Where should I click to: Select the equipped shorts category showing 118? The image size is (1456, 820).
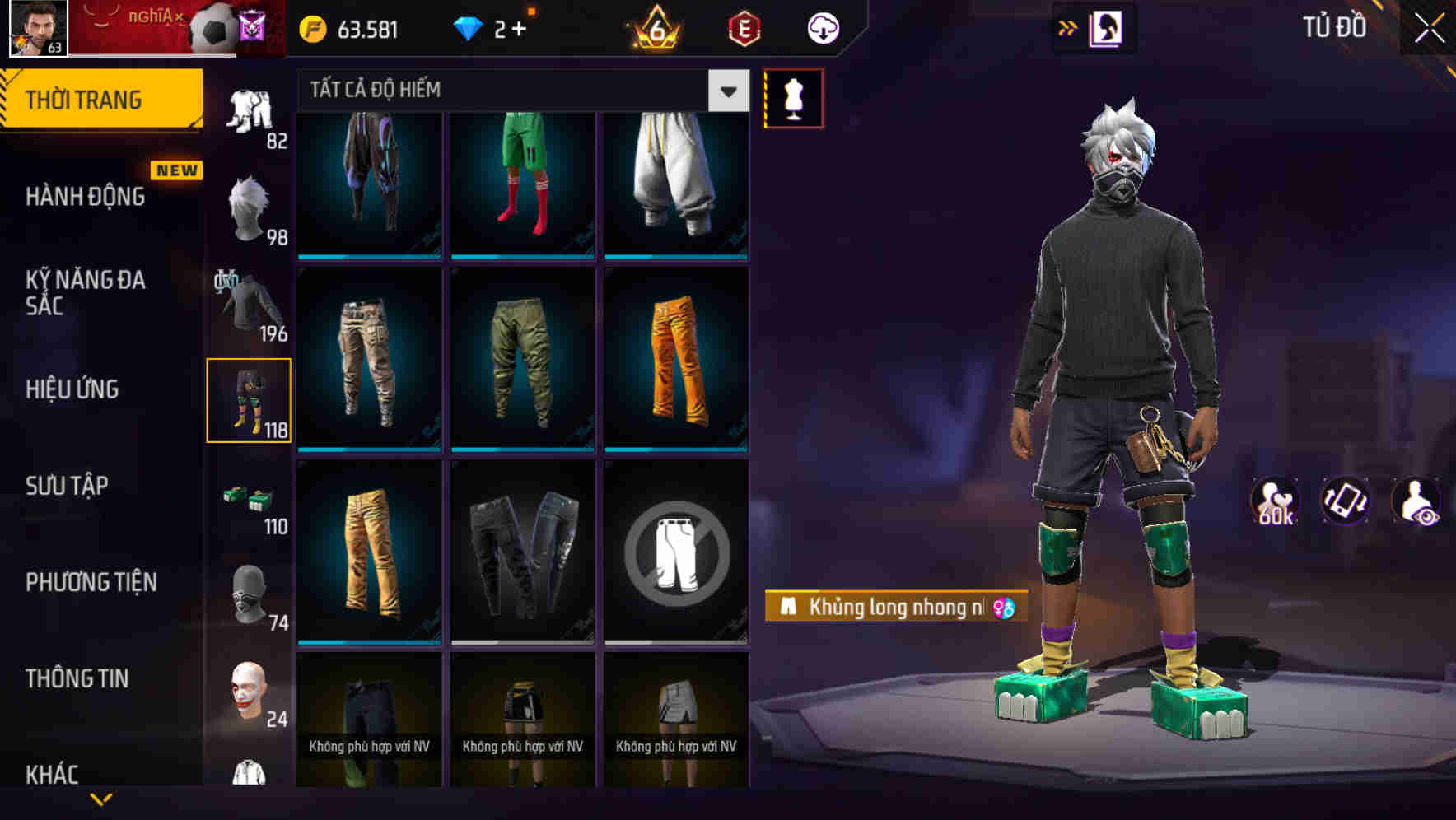[x=250, y=399]
